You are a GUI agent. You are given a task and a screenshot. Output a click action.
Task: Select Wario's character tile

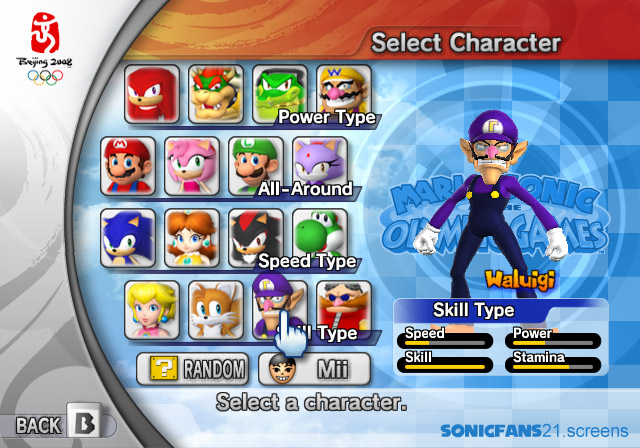(344, 93)
